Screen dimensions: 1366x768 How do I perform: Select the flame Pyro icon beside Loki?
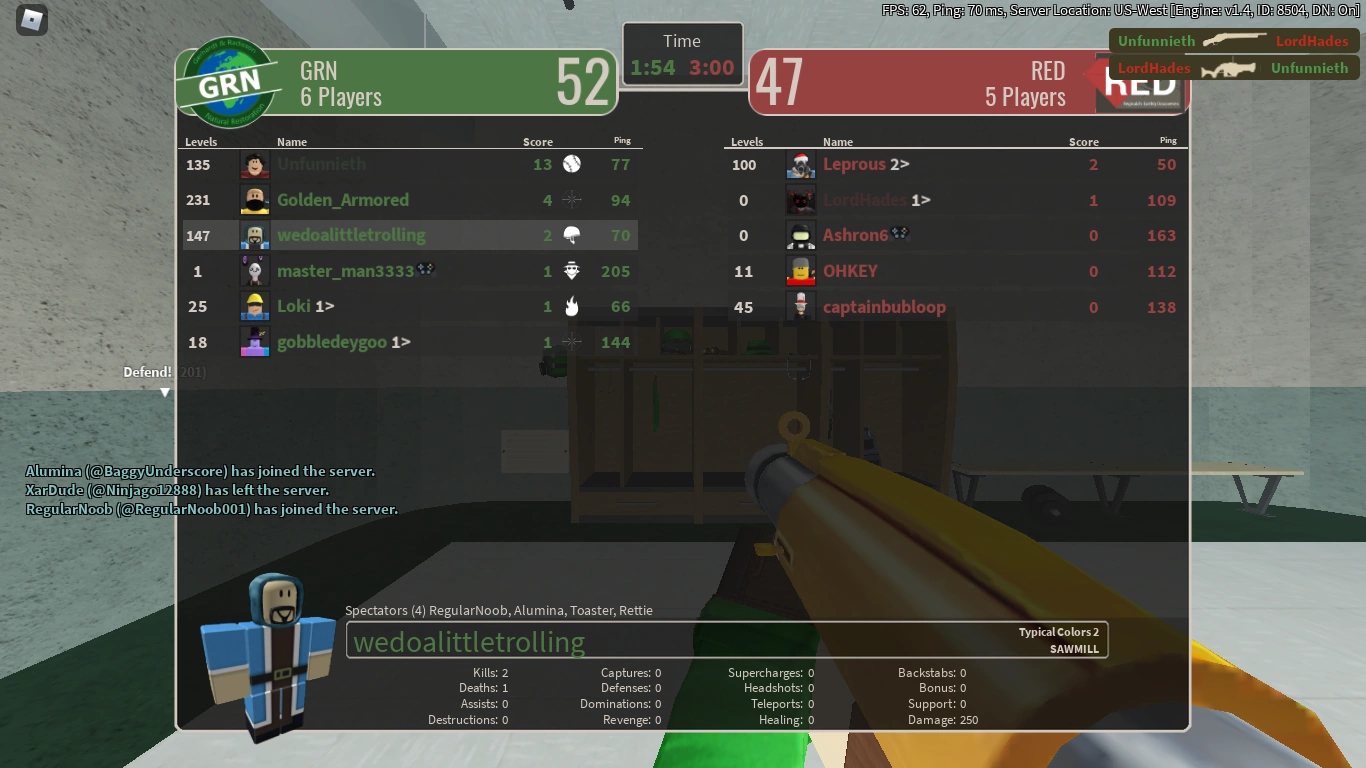(572, 306)
